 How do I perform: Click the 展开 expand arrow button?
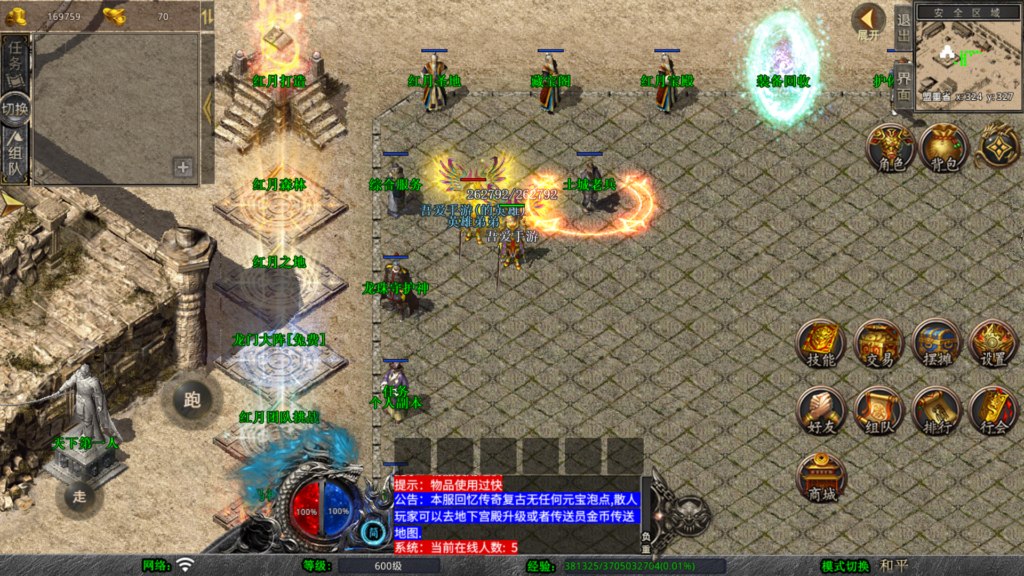[869, 21]
